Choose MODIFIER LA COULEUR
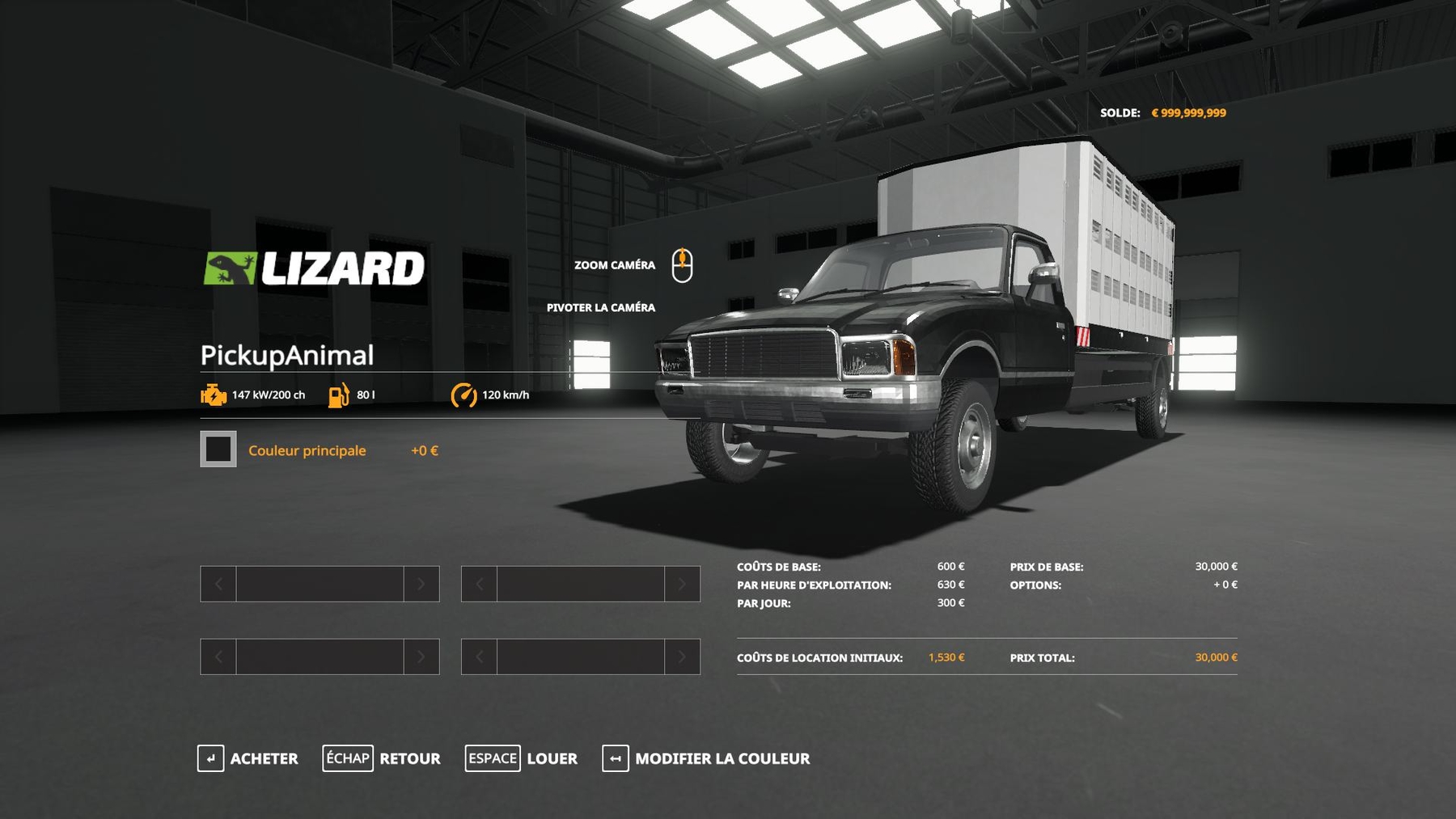1456x819 pixels. (x=706, y=758)
